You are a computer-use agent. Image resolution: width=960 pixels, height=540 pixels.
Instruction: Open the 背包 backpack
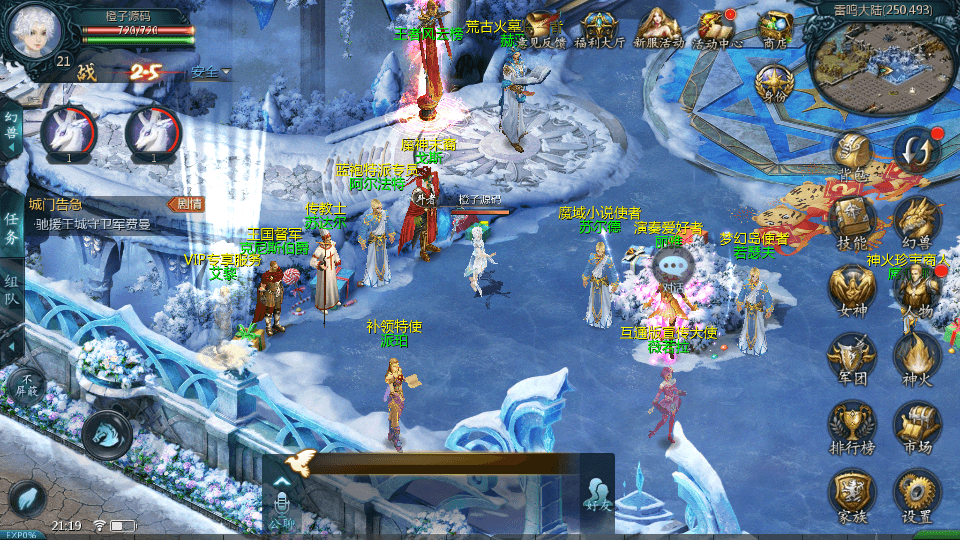(852, 155)
